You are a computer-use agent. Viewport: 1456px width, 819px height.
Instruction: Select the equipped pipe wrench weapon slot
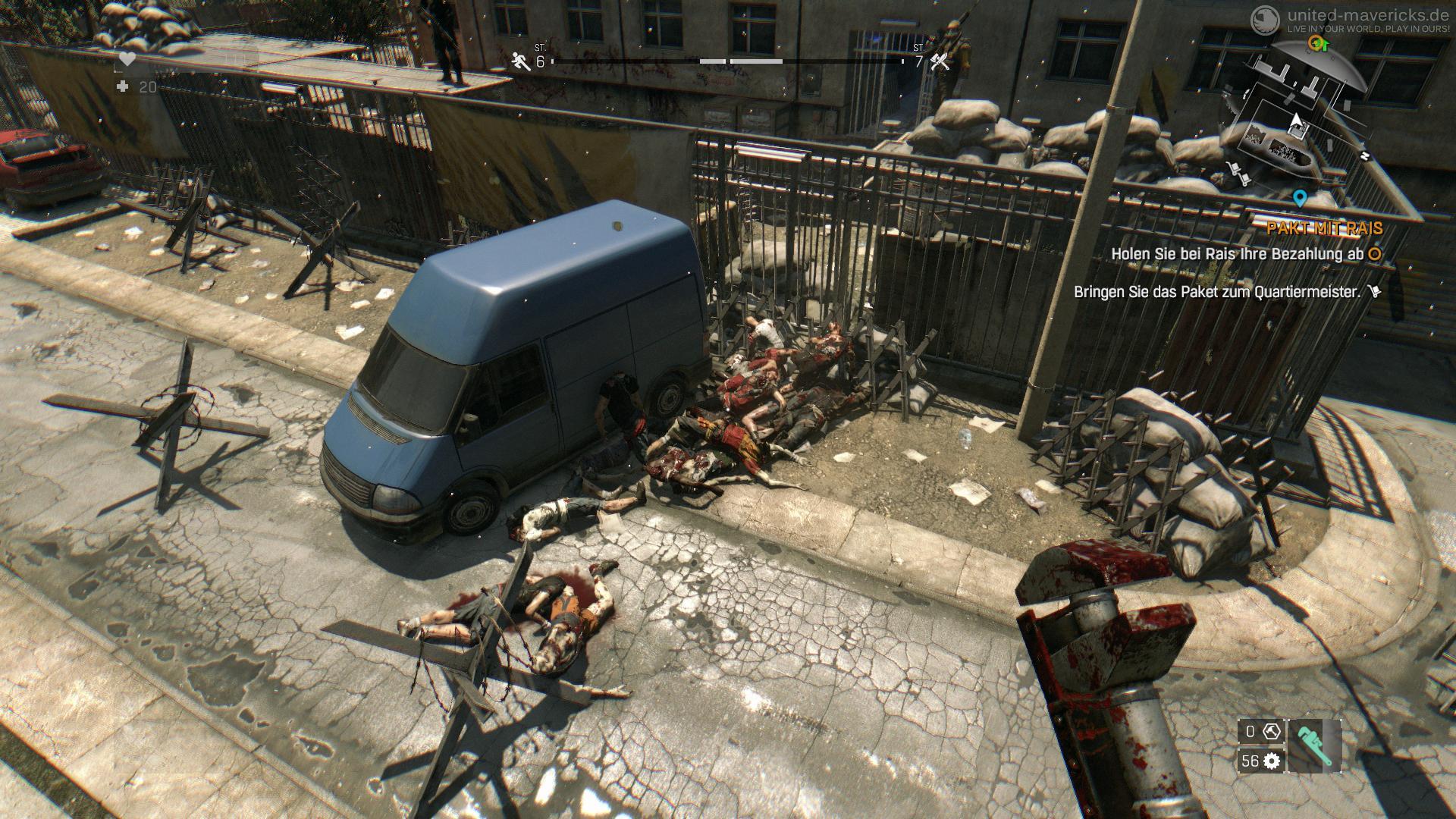[1314, 746]
